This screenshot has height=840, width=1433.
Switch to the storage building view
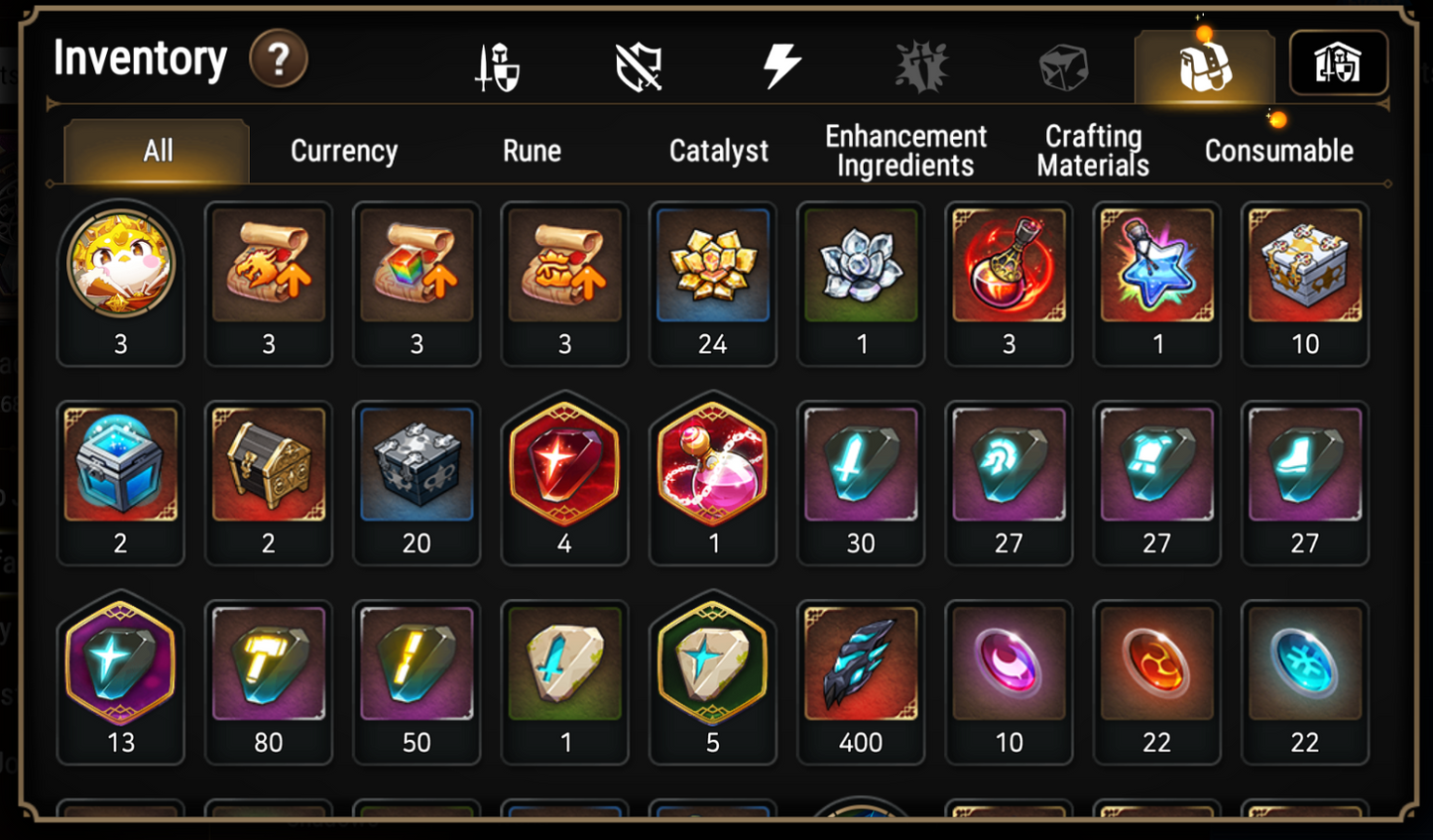pyautogui.click(x=1339, y=61)
